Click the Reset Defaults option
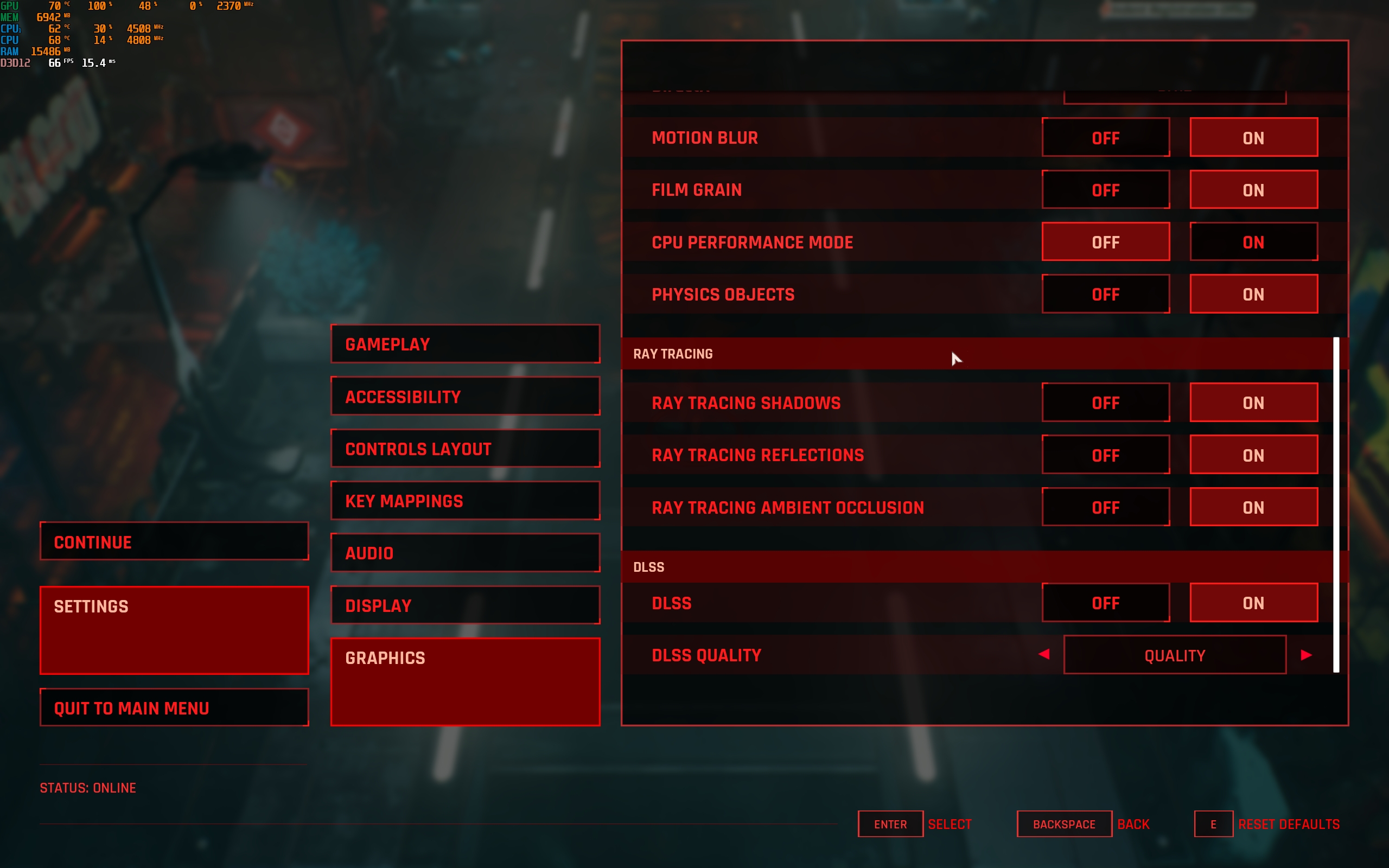Screen dimensions: 1389x868 point(1288,825)
